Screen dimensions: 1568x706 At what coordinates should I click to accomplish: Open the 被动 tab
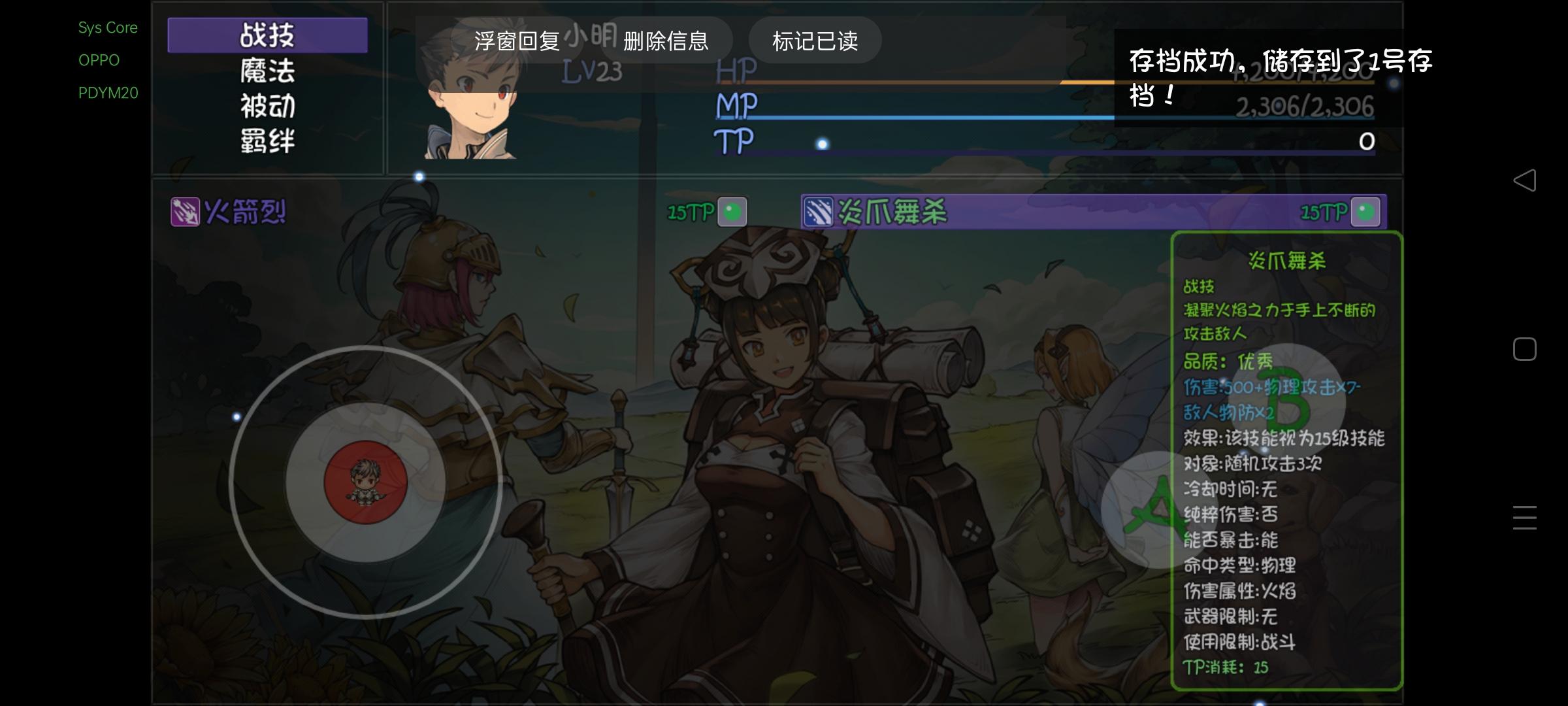[267, 107]
